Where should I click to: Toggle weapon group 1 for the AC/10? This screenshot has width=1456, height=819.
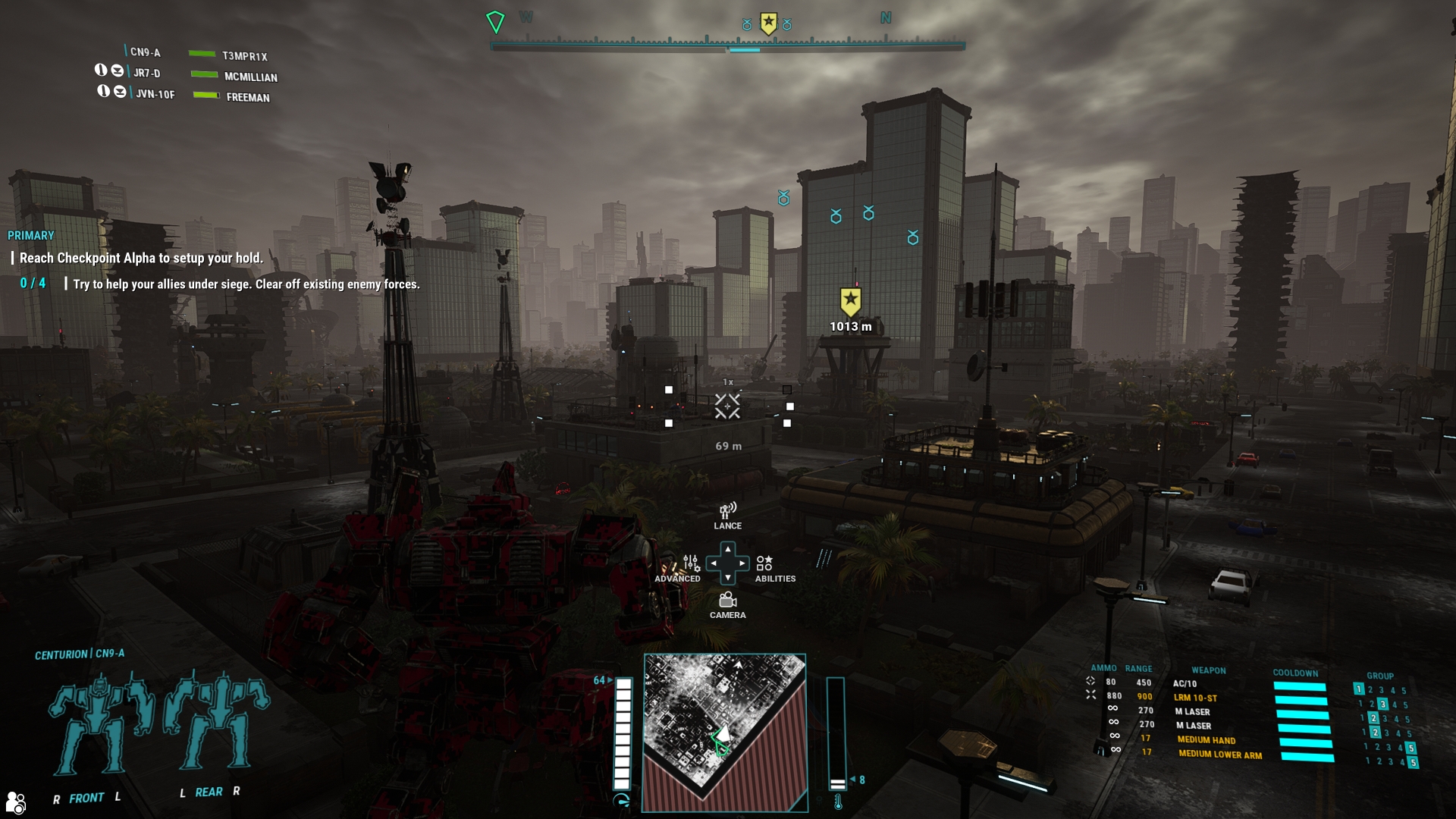coord(1359,690)
